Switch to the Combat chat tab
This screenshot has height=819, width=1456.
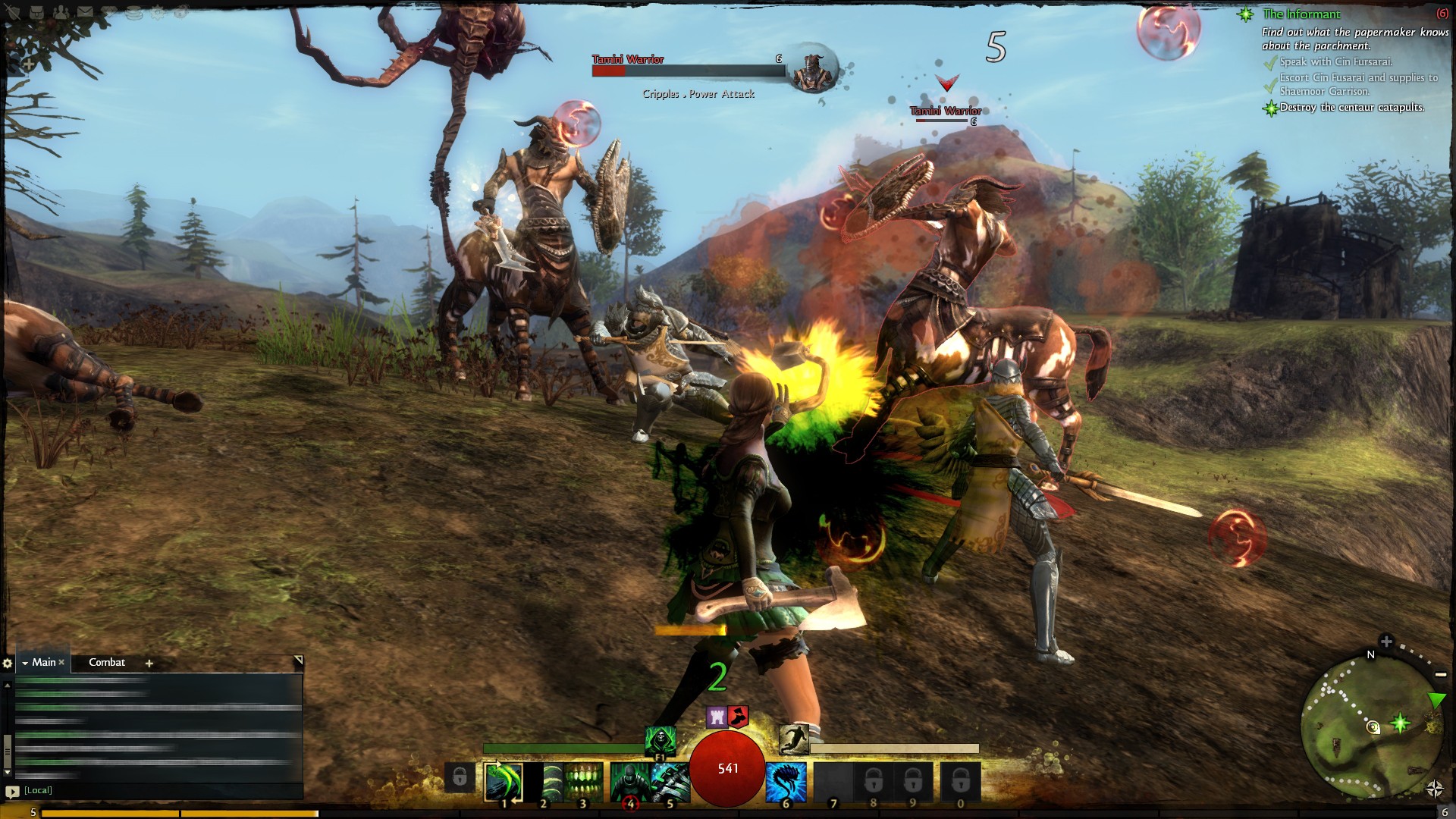pyautogui.click(x=107, y=662)
